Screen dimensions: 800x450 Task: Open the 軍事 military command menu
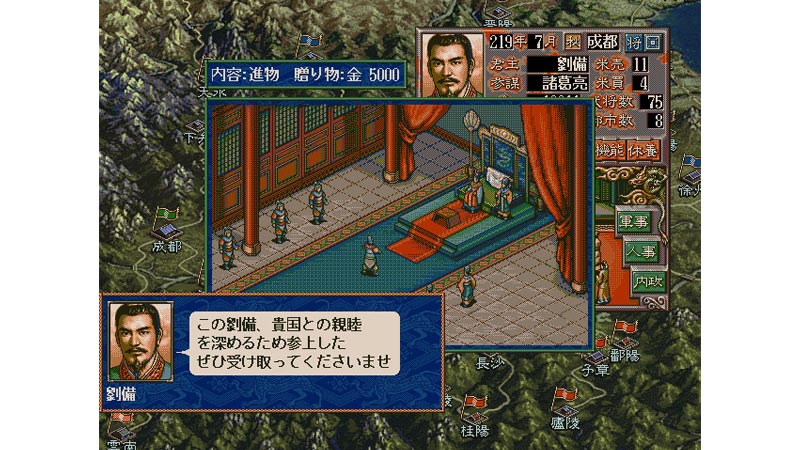pos(633,221)
